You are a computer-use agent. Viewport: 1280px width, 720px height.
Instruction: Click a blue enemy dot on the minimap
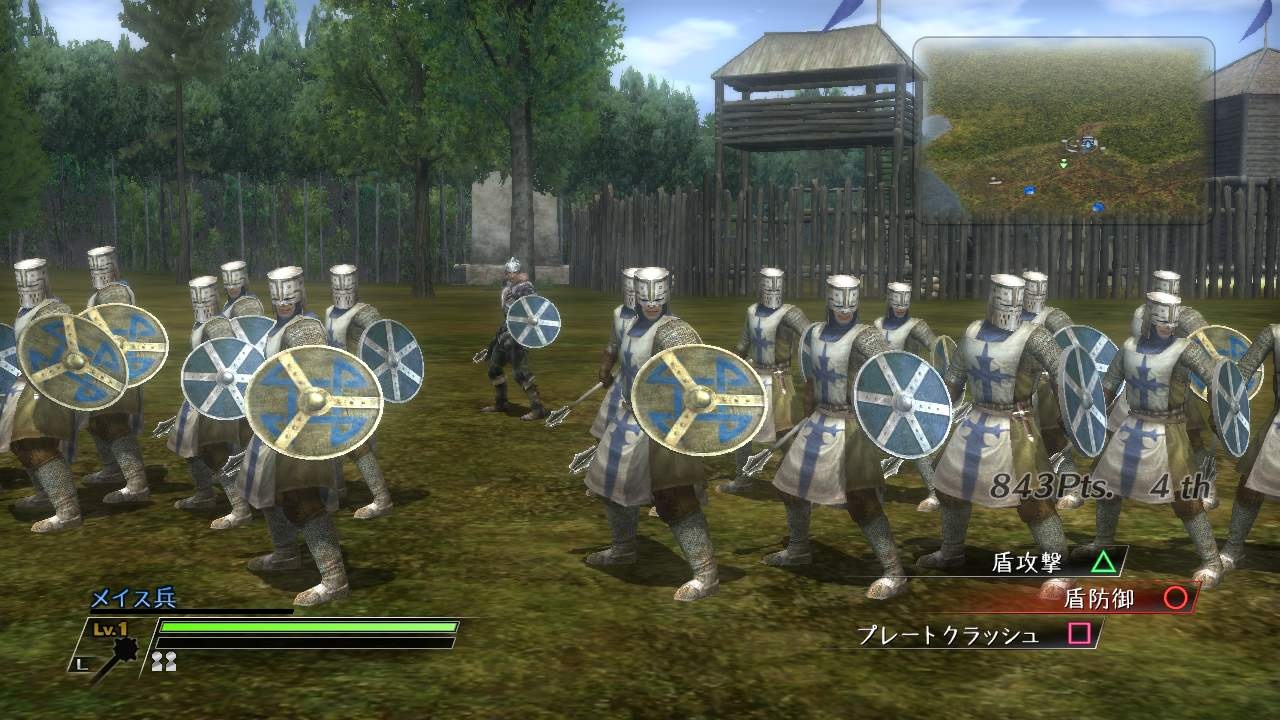[1030, 190]
